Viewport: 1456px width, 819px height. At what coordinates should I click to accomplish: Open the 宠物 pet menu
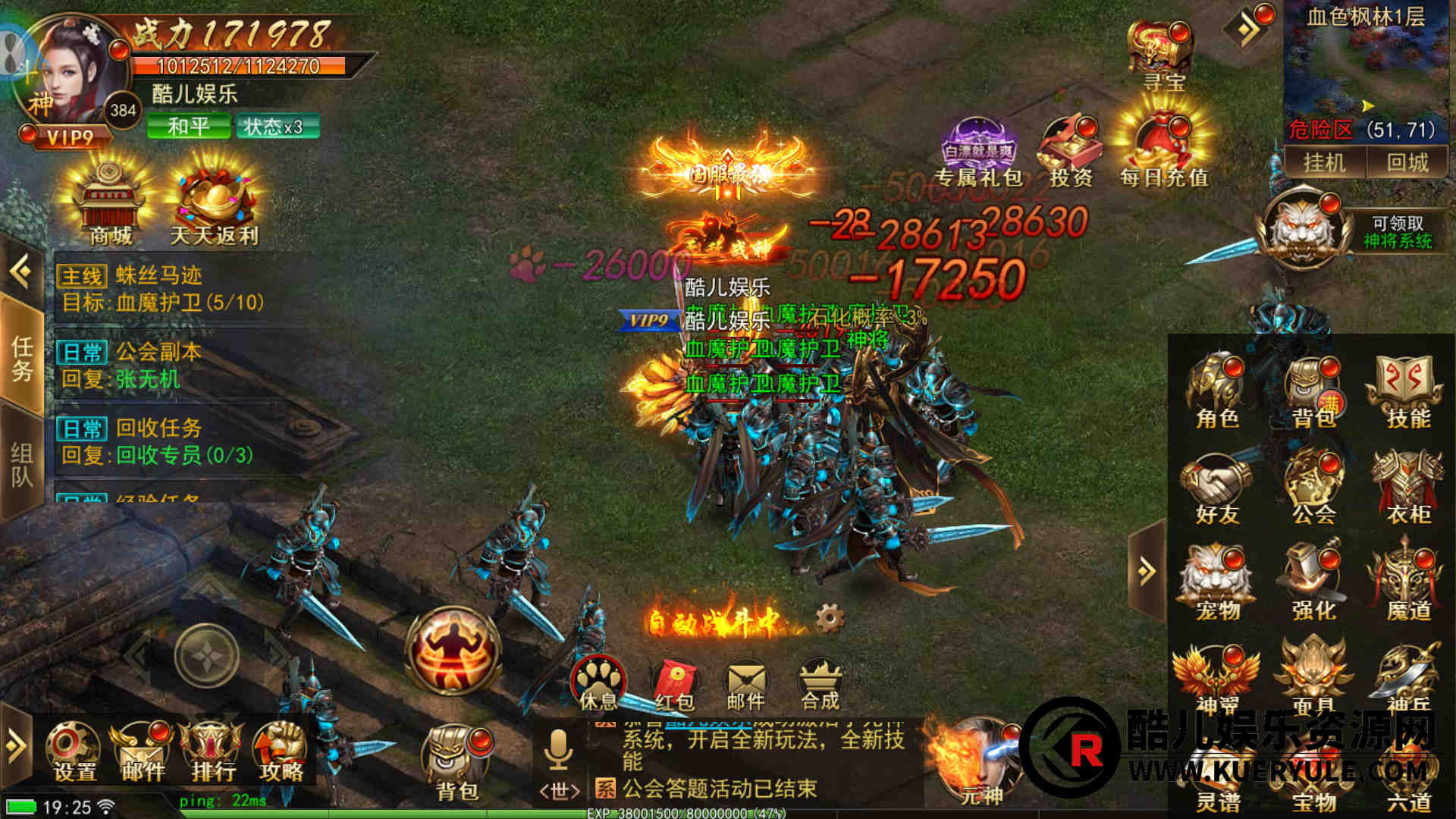click(1217, 581)
